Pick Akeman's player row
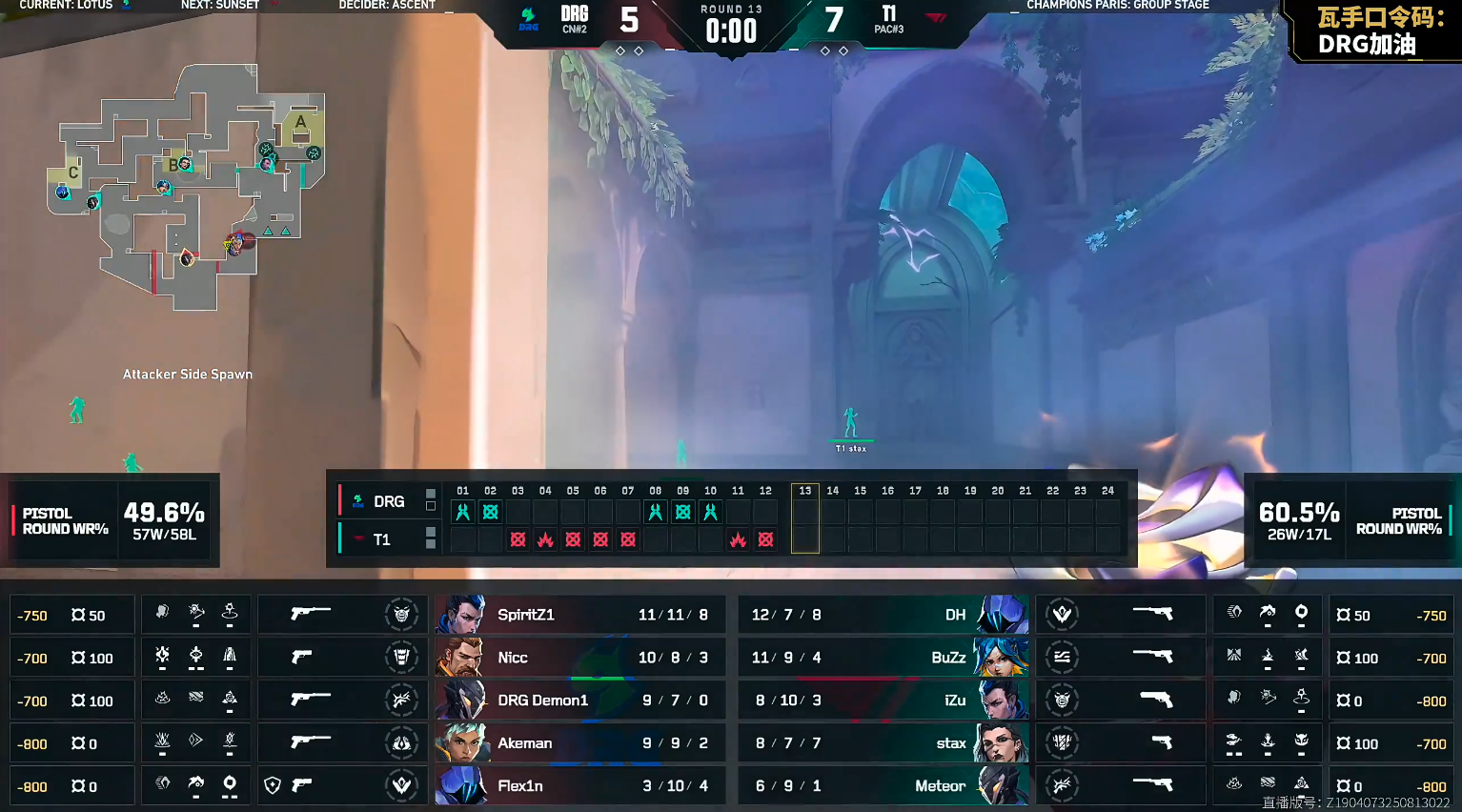Screen dimensions: 1462x812 (x=579, y=743)
